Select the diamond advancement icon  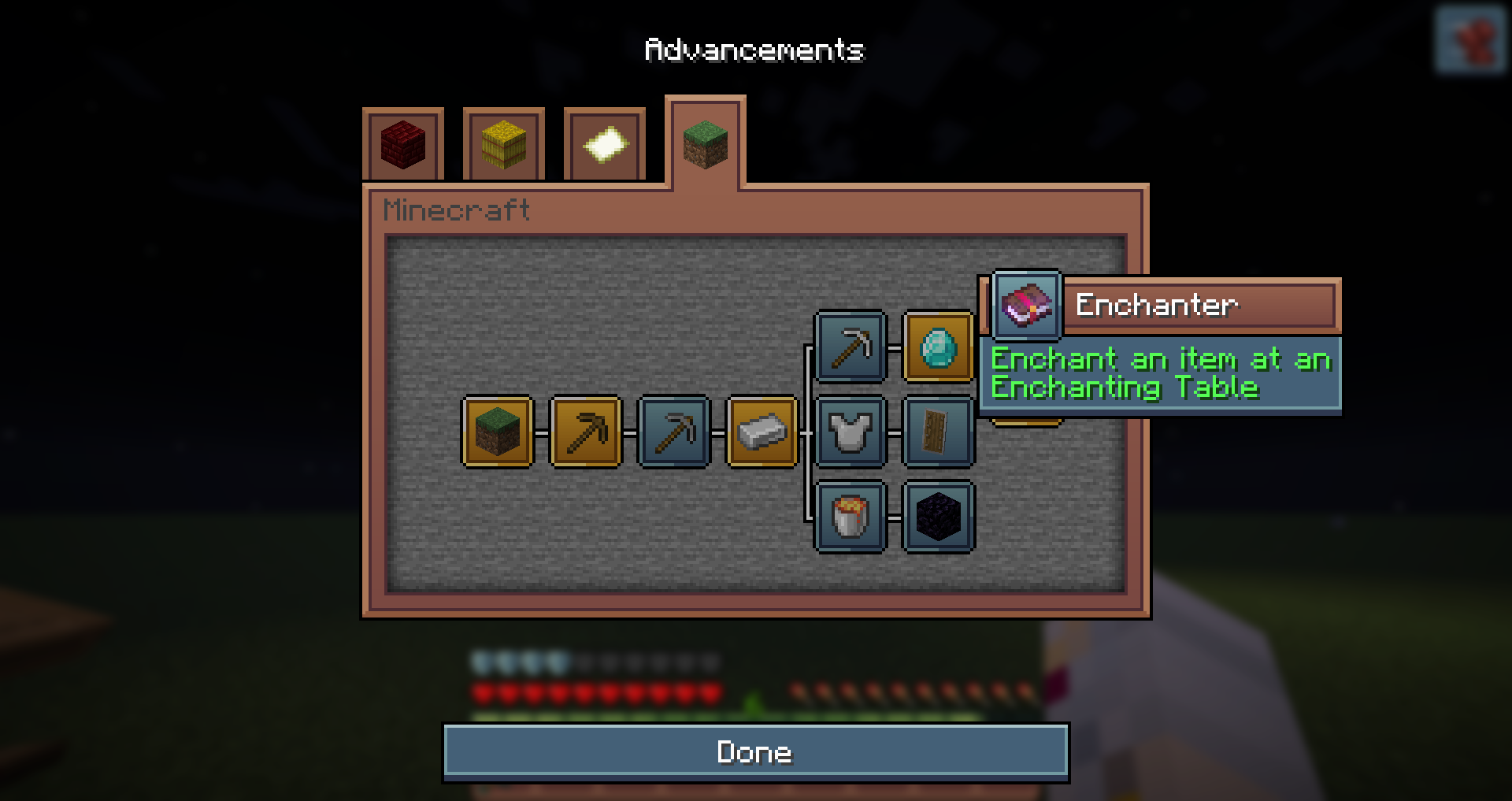(938, 347)
